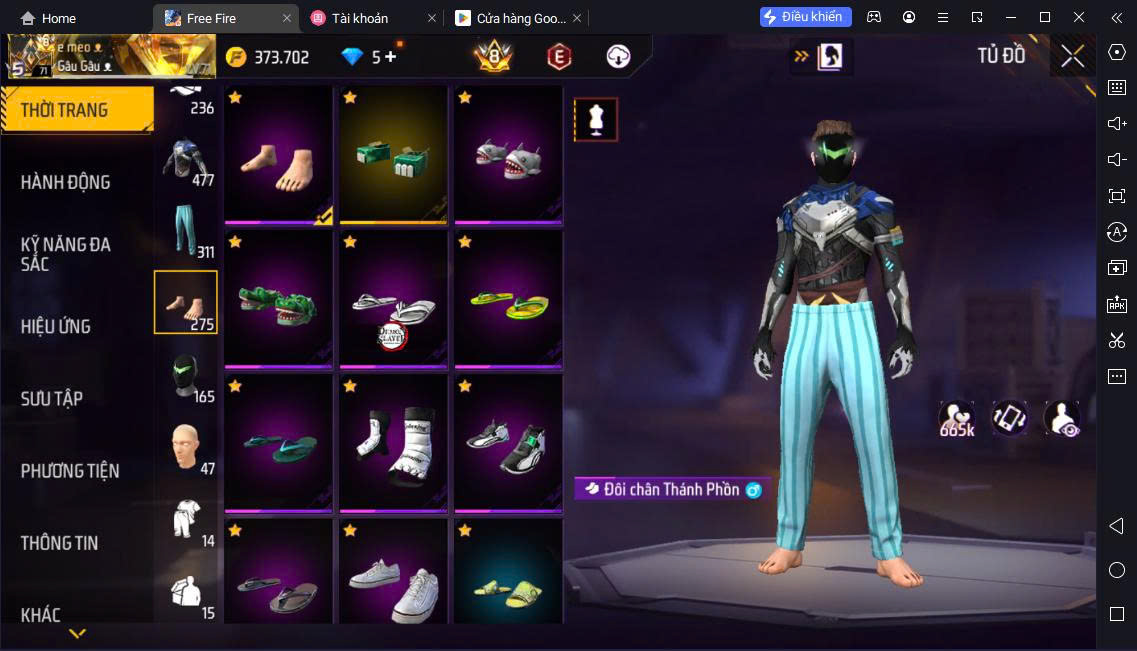Add diamonds with the plus button
Screen dimensions: 1137x651
coord(390,57)
